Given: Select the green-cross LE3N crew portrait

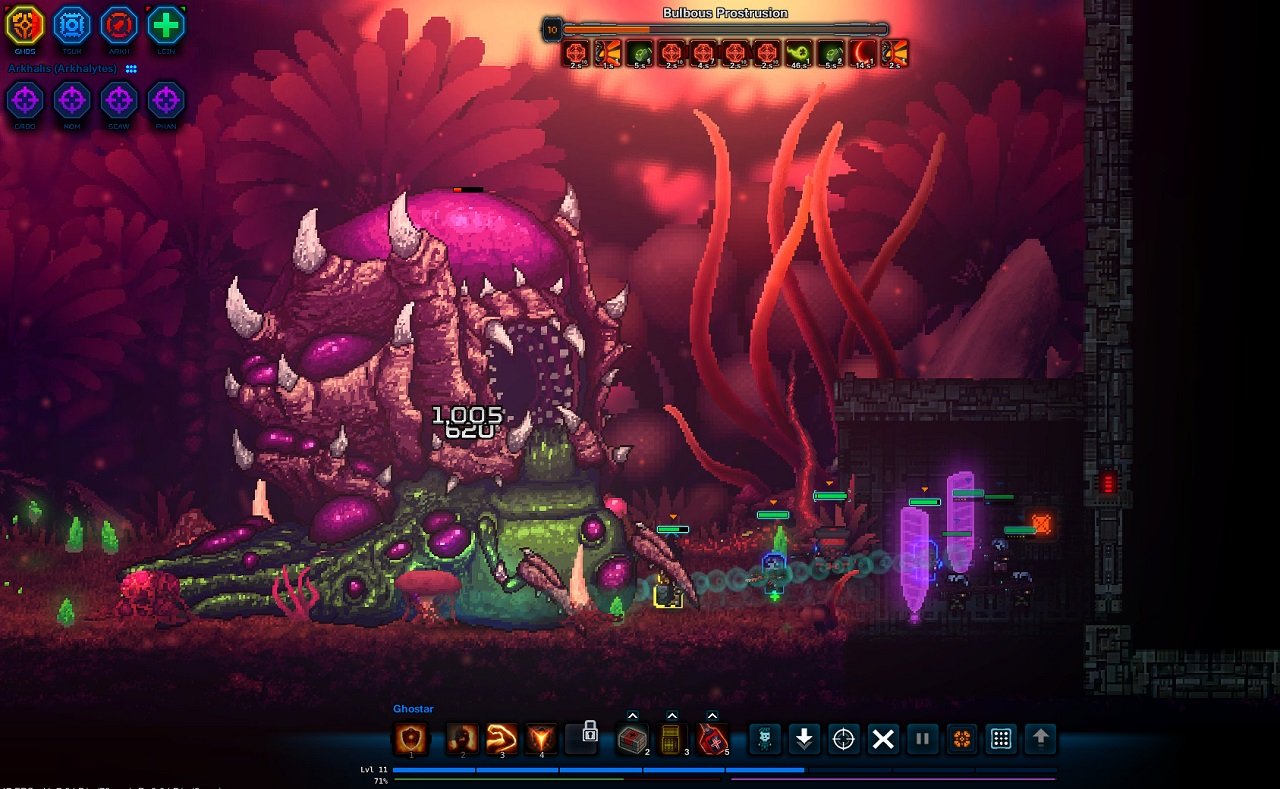Looking at the screenshot, I should click(165, 22).
